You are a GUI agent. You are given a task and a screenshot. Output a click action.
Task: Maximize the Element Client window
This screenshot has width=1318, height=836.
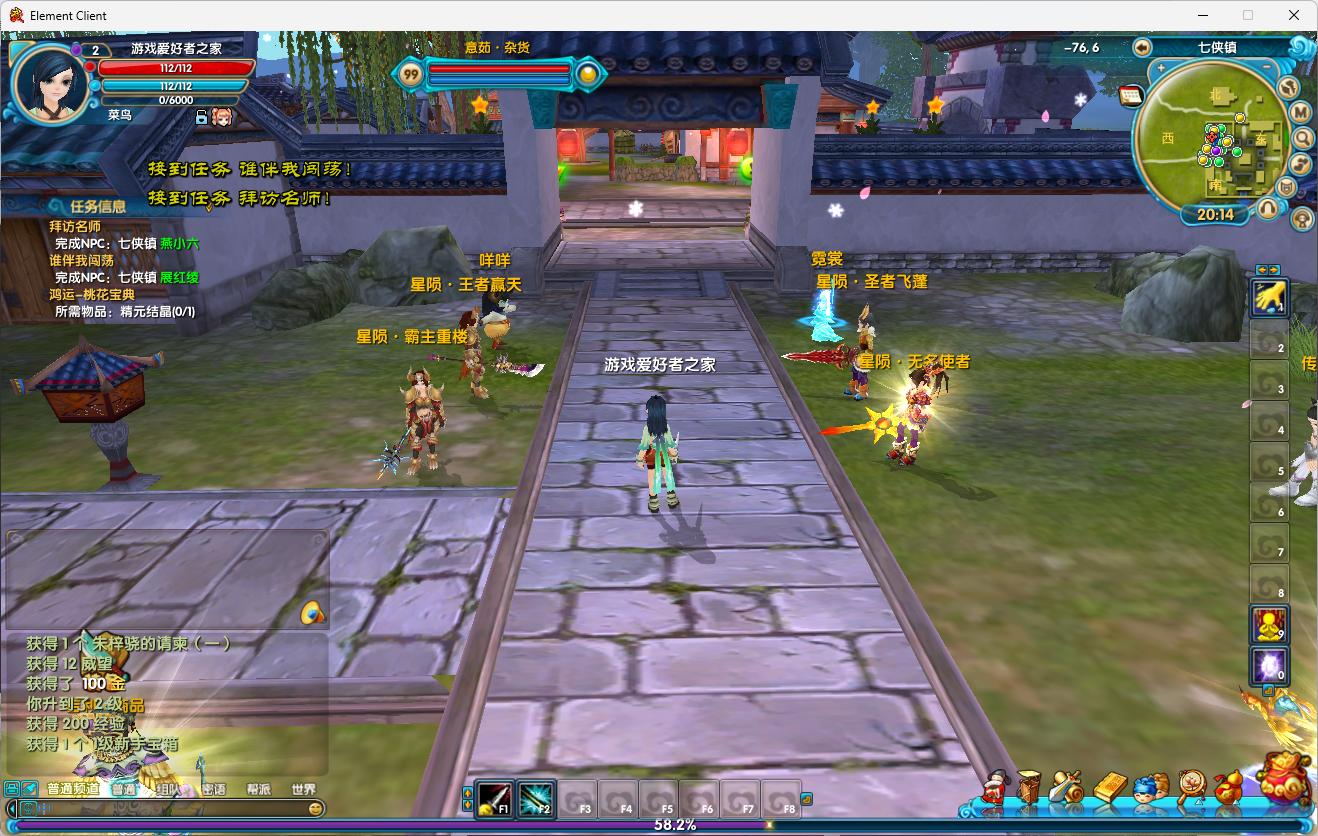(1248, 15)
